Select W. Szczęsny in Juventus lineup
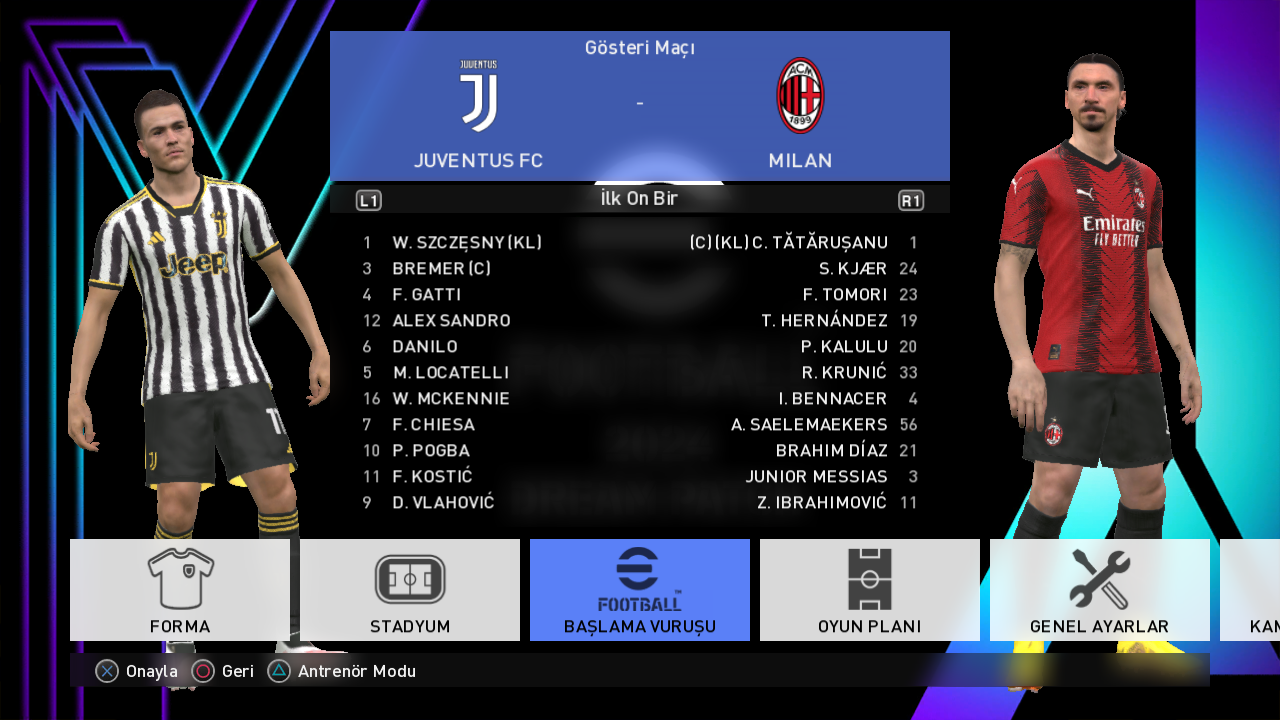Screen dimensions: 1280x720 pyautogui.click(x=467, y=243)
